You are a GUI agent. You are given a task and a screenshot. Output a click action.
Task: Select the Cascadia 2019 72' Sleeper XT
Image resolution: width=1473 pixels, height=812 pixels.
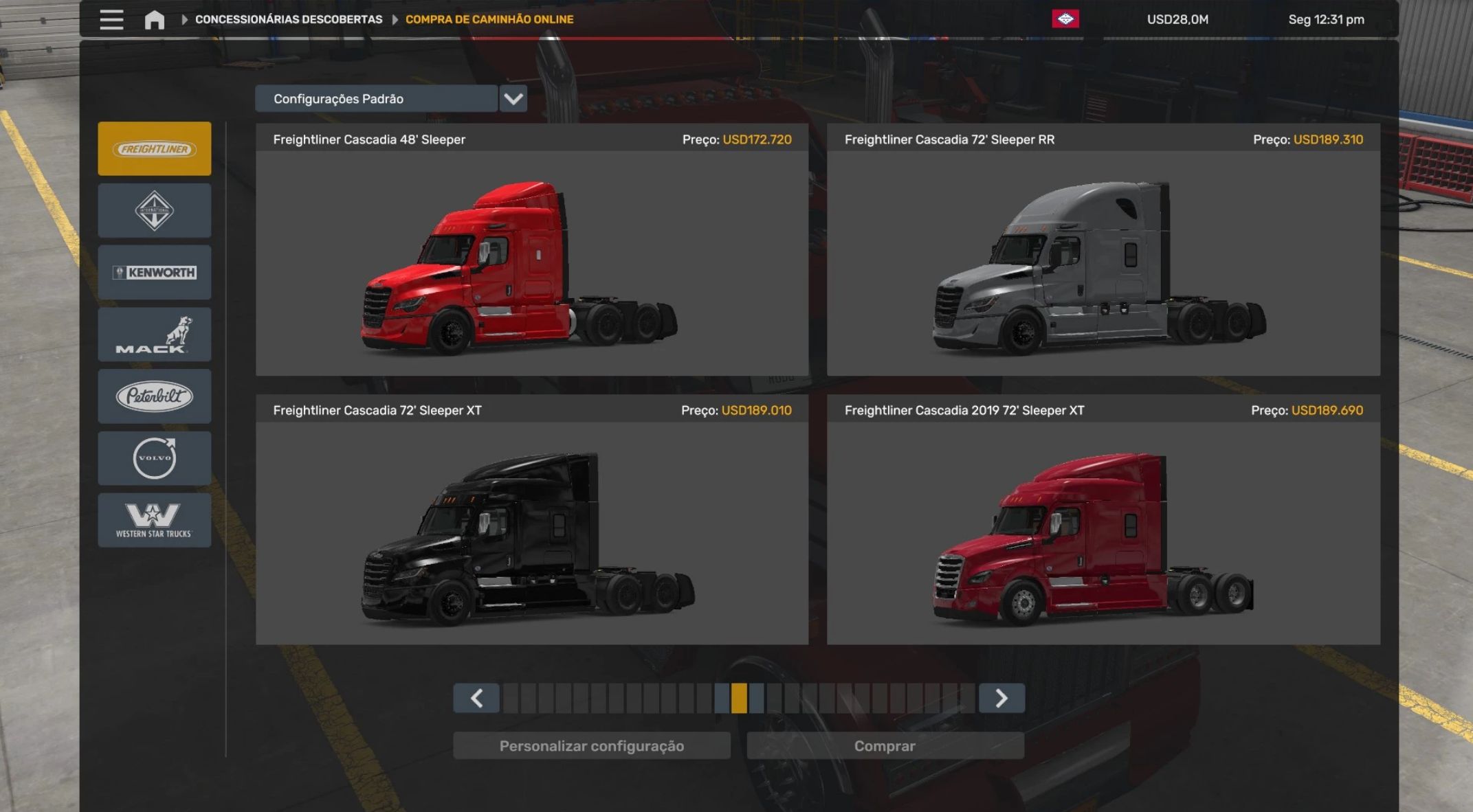pyautogui.click(x=1103, y=532)
